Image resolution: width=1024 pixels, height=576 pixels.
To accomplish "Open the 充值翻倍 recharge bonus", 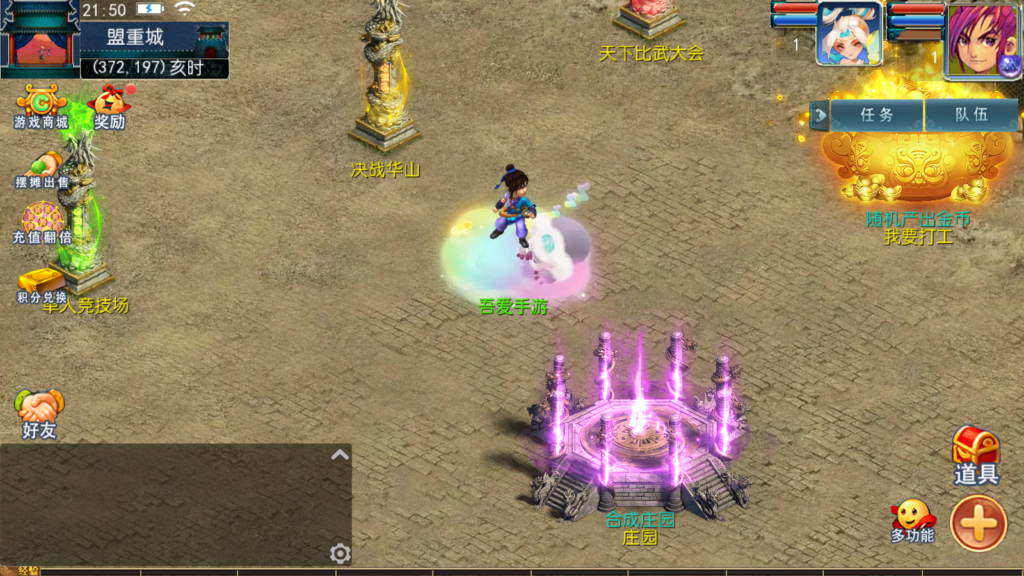I will [x=42, y=222].
